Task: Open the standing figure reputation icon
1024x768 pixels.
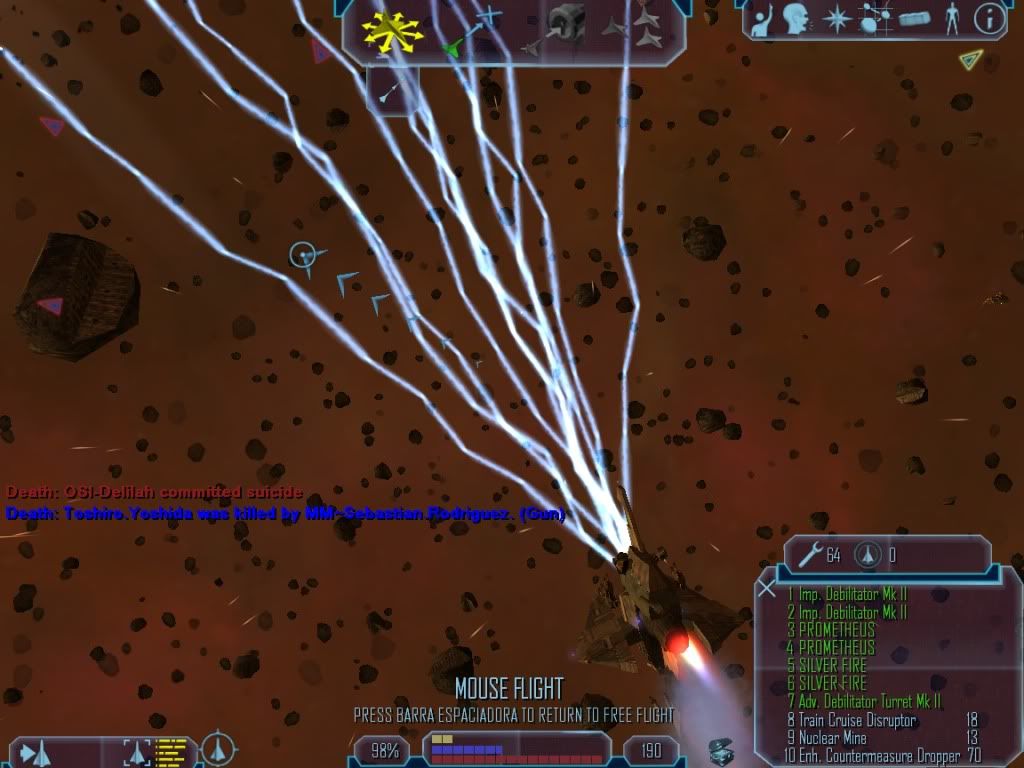Action: [x=951, y=18]
